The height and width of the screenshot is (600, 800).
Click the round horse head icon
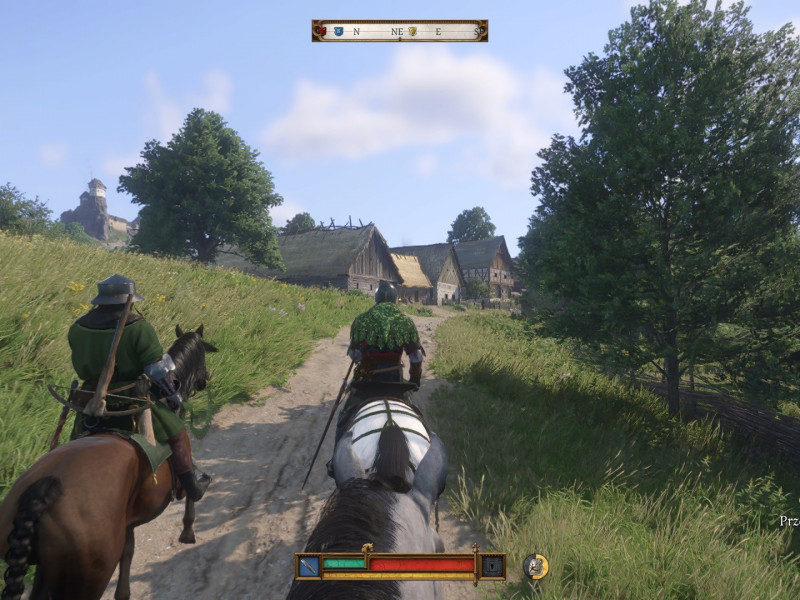coord(536,566)
